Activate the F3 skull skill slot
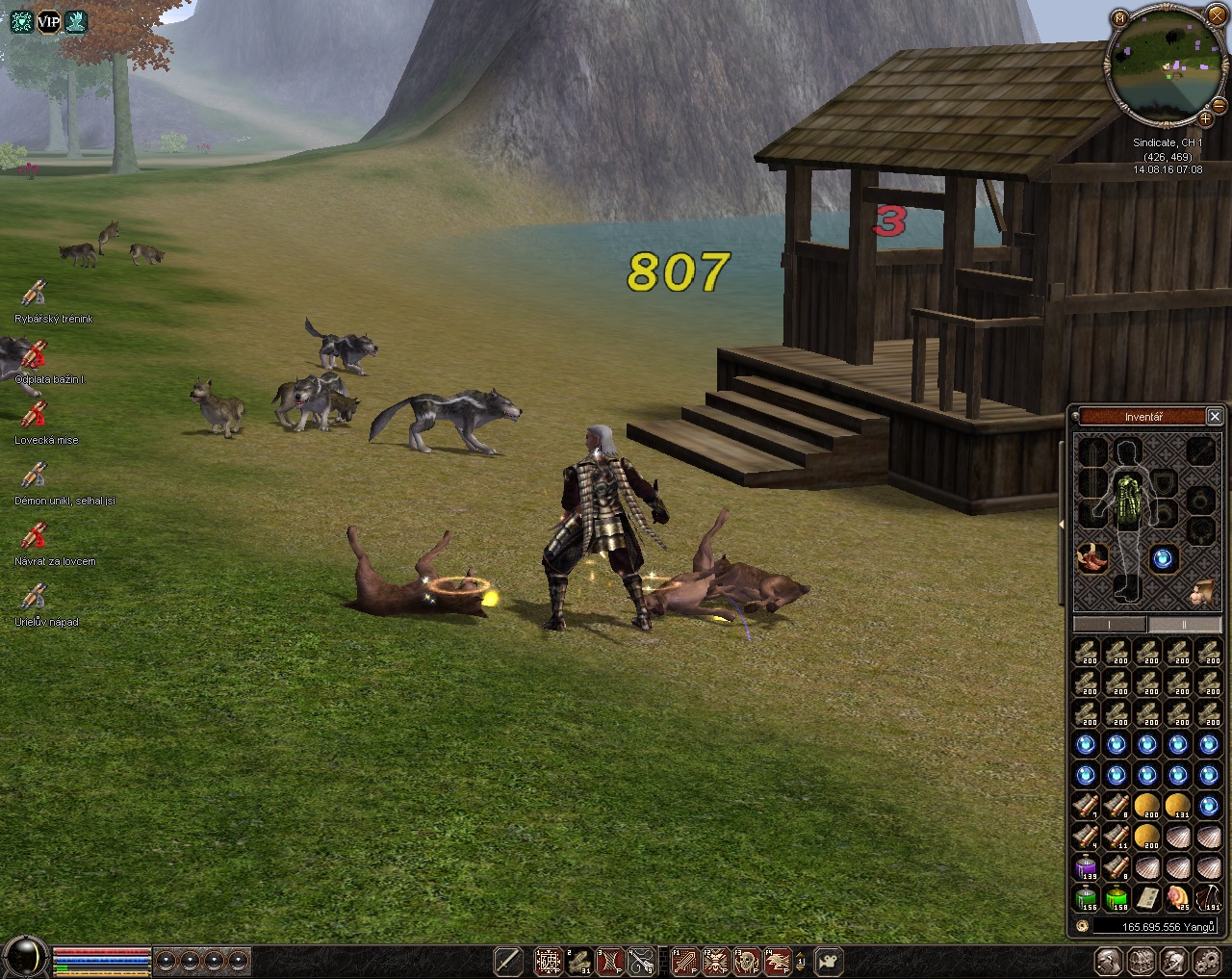Screen dimensions: 1232x979 [x=747, y=961]
